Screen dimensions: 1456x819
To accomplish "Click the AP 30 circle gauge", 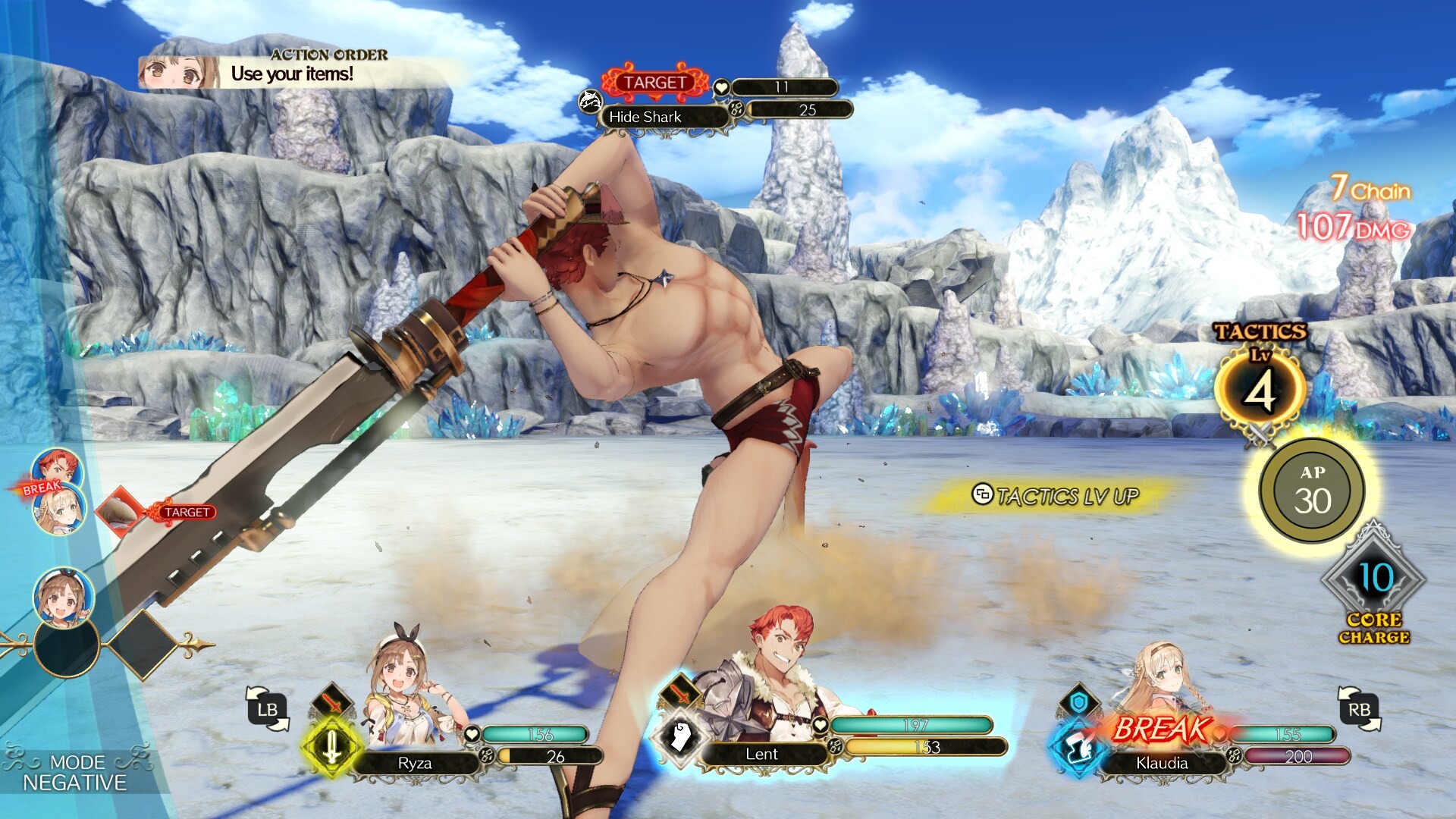I will [1310, 491].
